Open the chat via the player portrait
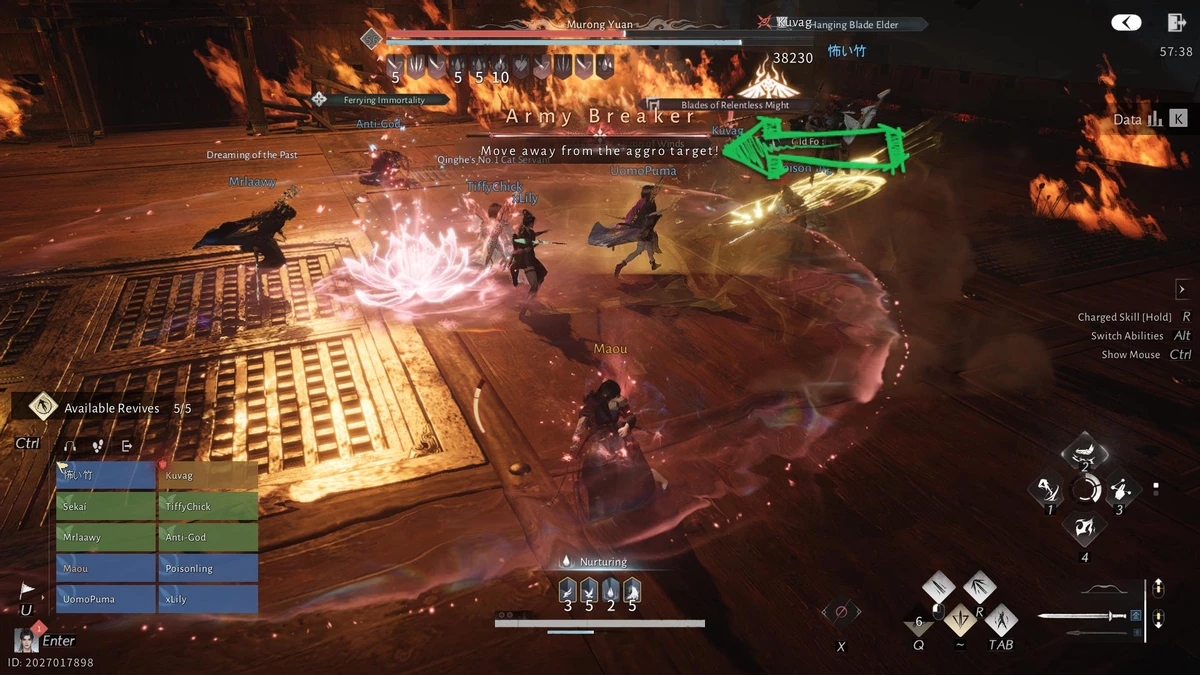This screenshot has height=675, width=1200. click(x=26, y=640)
